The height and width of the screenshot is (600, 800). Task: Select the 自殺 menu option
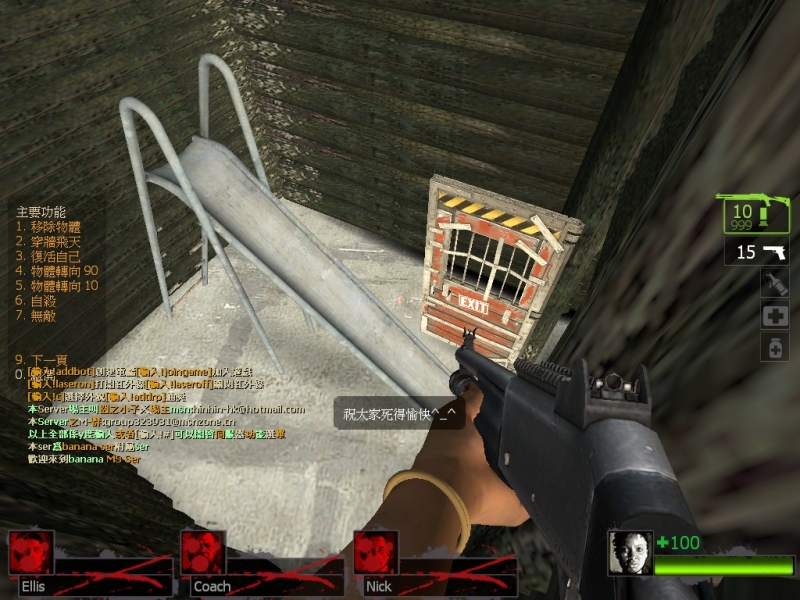[40, 300]
